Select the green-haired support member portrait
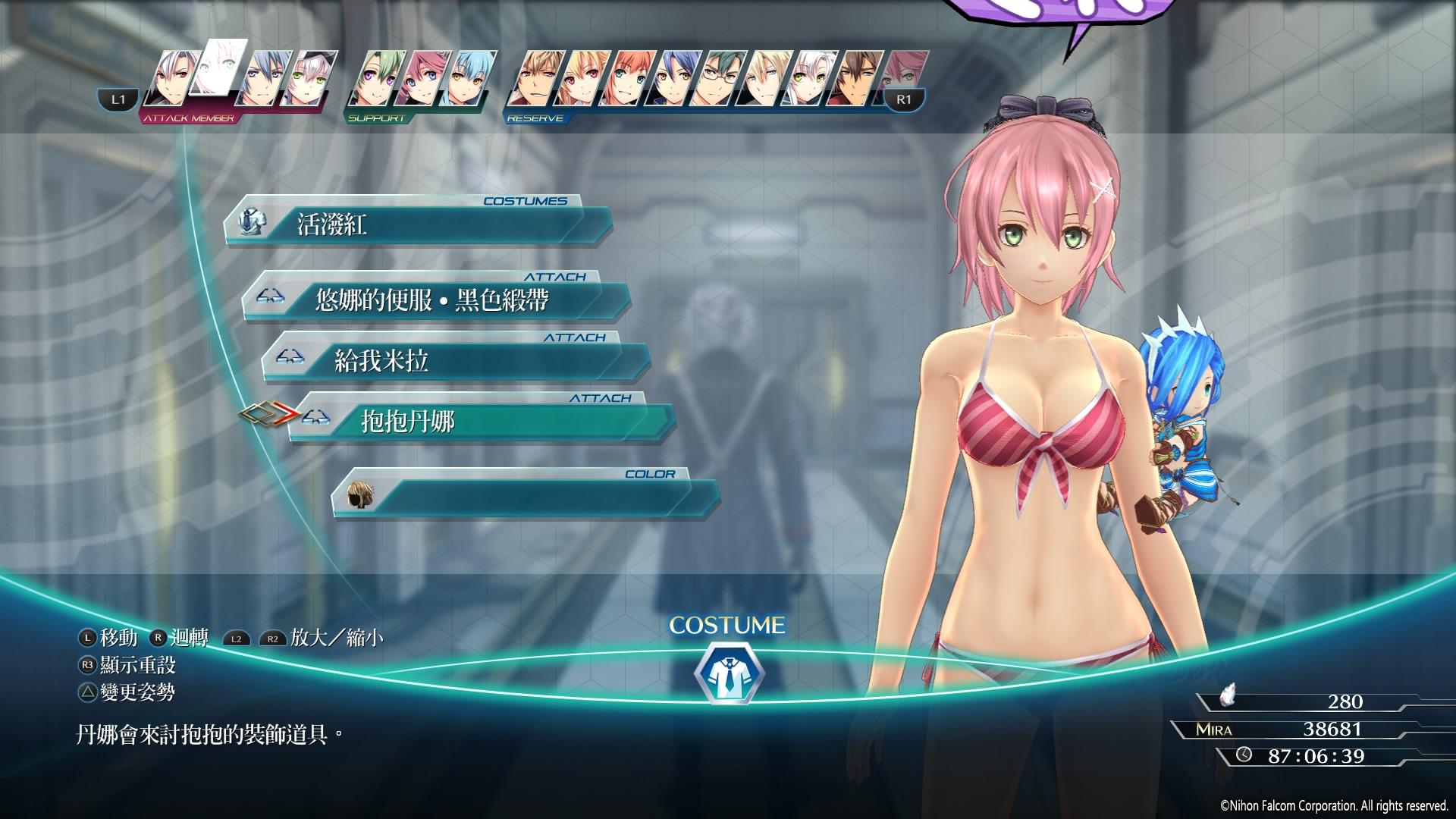Screen dimensions: 1456x819 (x=373, y=80)
